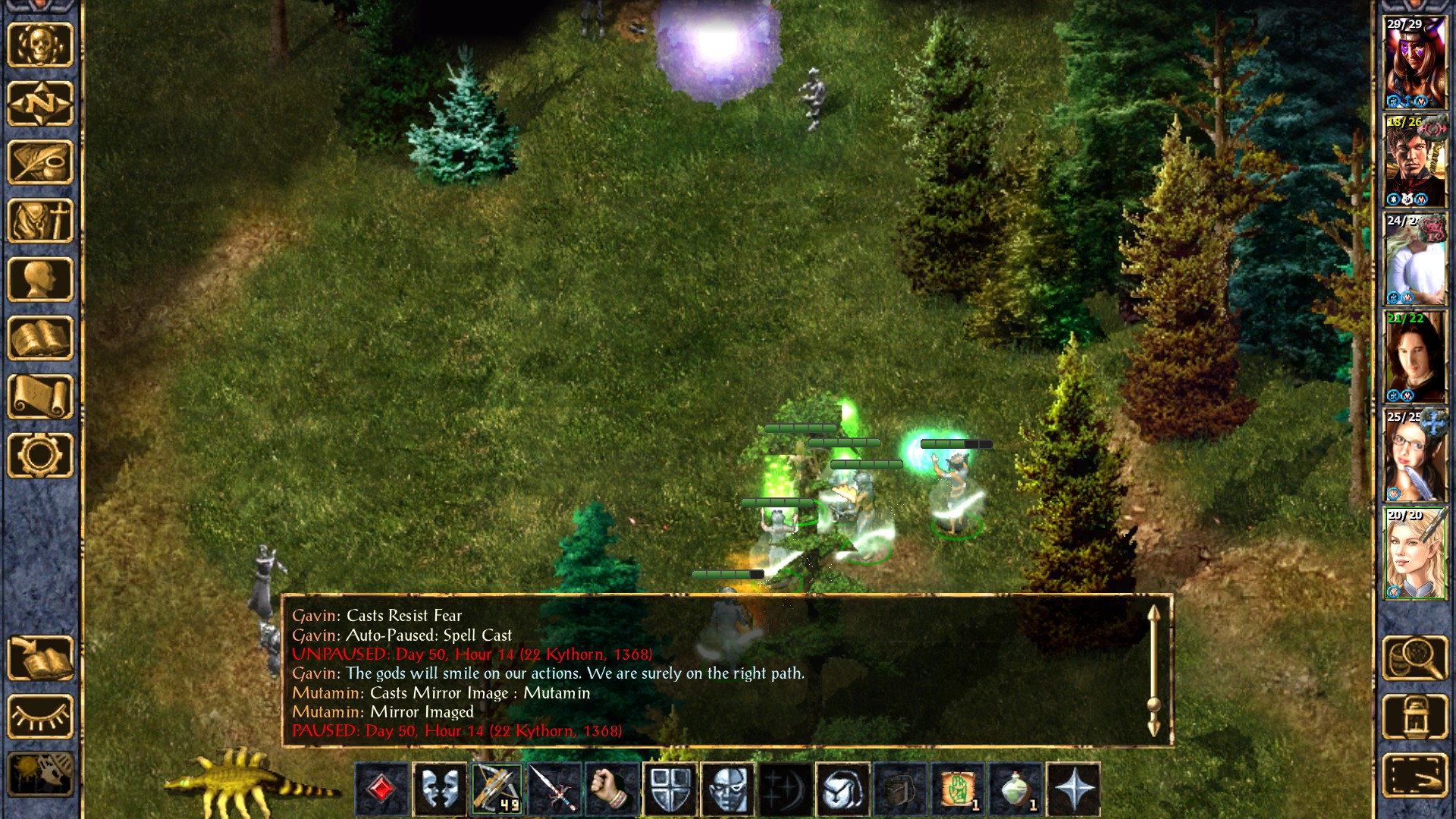
Task: Open the options gear menu
Action: click(40, 455)
